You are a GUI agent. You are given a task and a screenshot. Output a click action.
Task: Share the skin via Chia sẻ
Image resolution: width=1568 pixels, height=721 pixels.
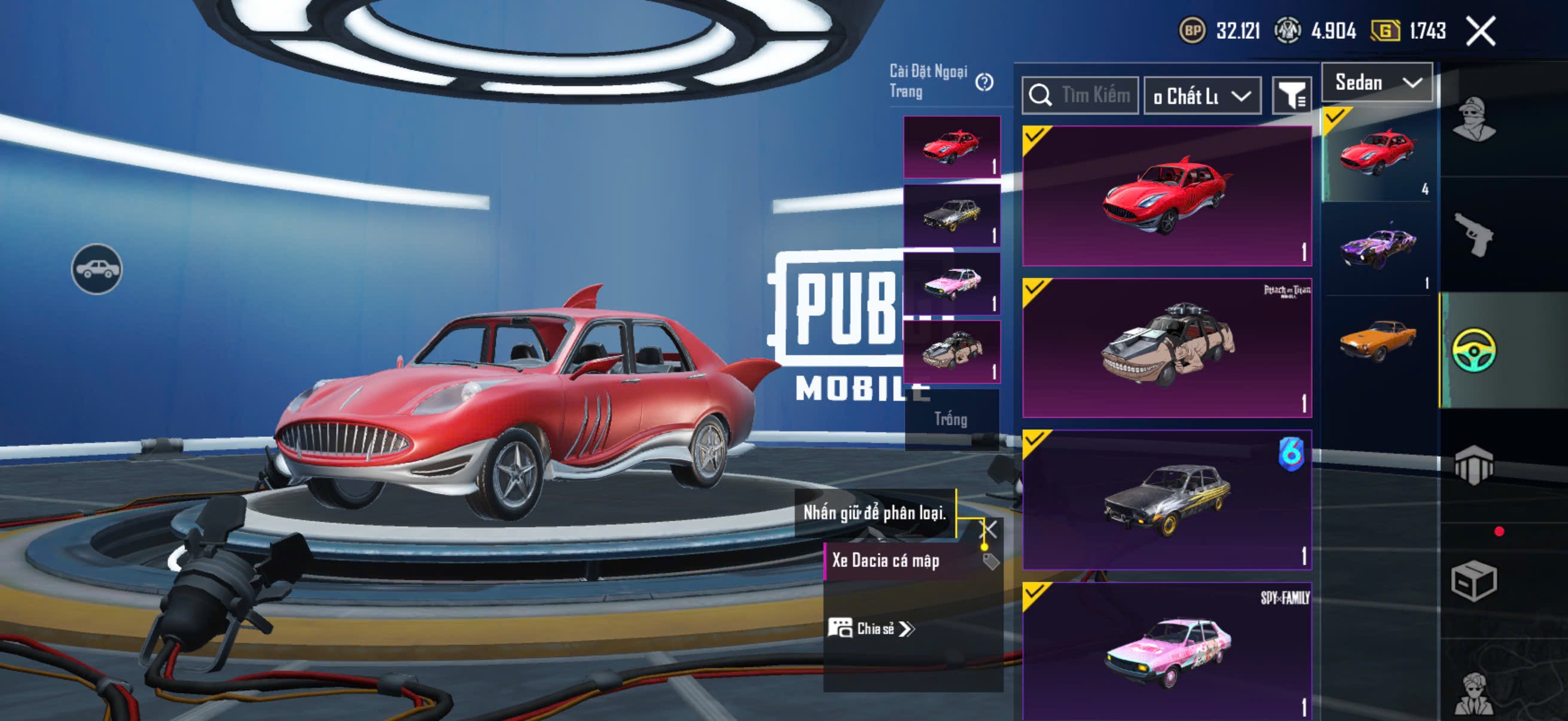click(x=872, y=628)
